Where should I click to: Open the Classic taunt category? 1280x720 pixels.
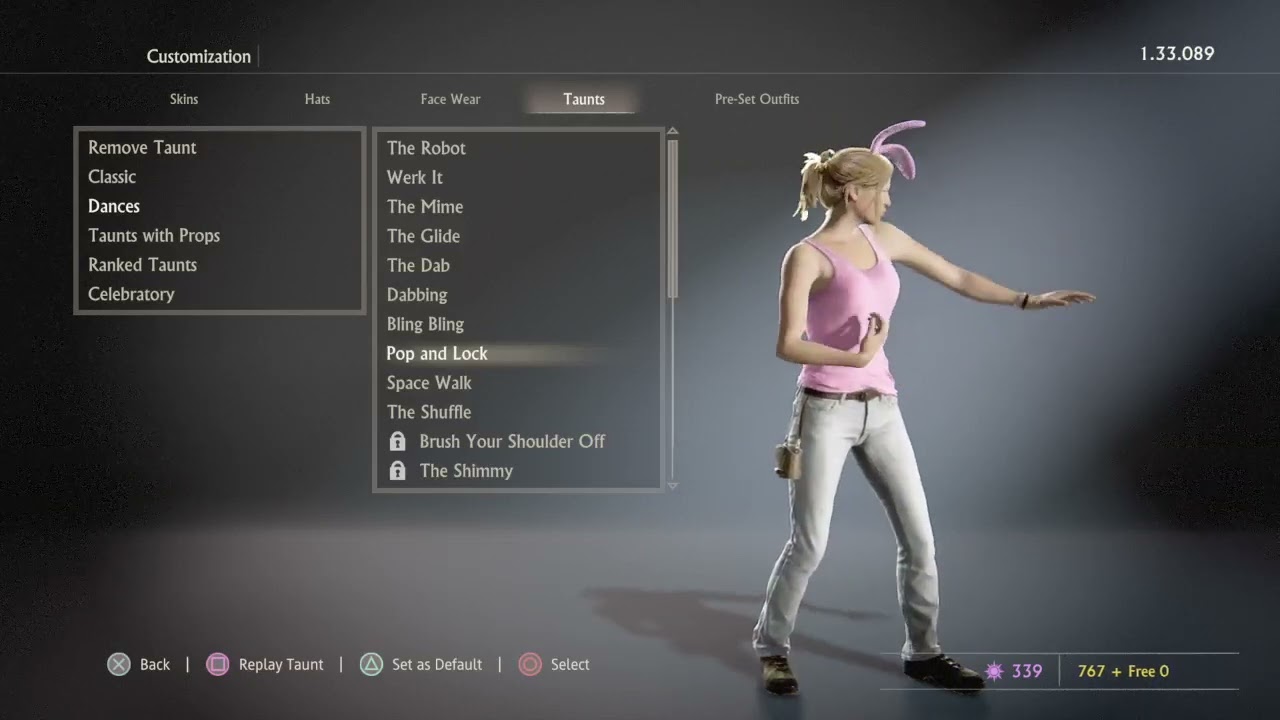click(112, 177)
